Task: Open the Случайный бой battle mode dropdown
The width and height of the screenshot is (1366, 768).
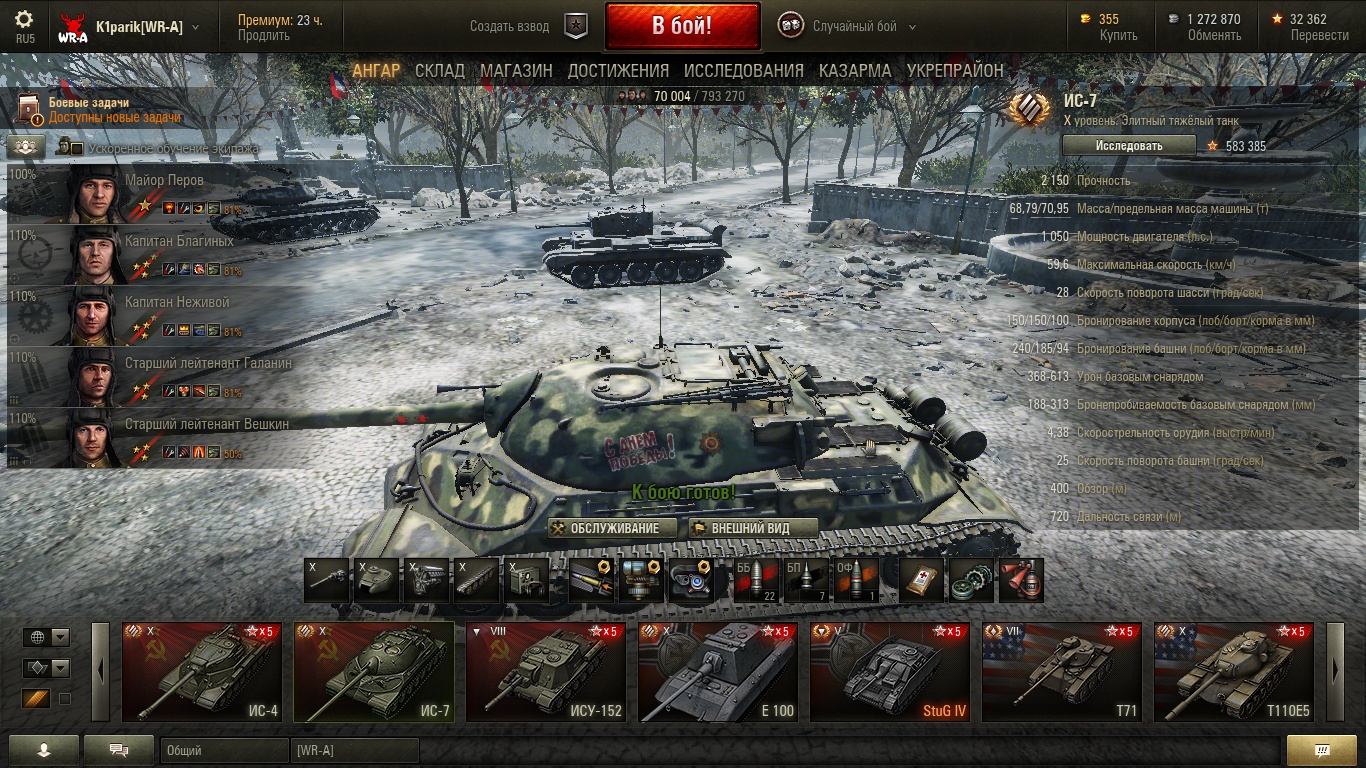Action: point(848,27)
